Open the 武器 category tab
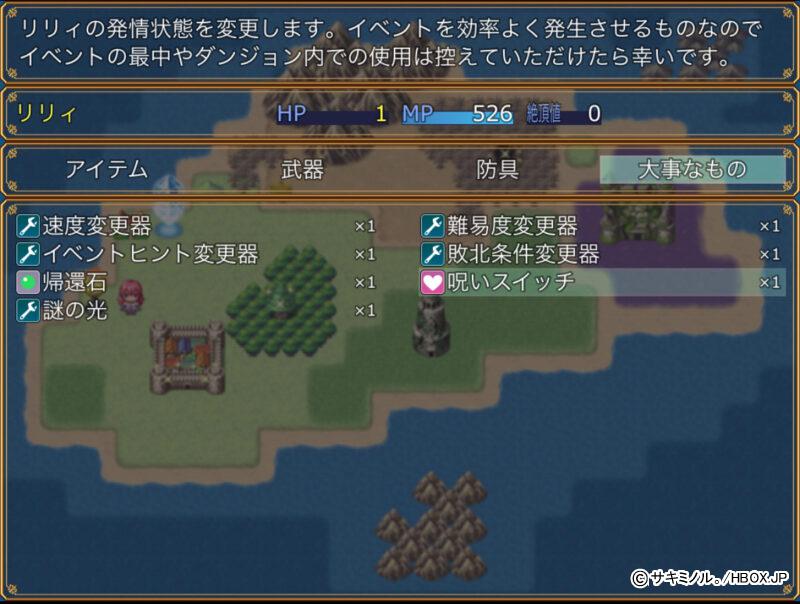The image size is (800, 604). coord(303,170)
